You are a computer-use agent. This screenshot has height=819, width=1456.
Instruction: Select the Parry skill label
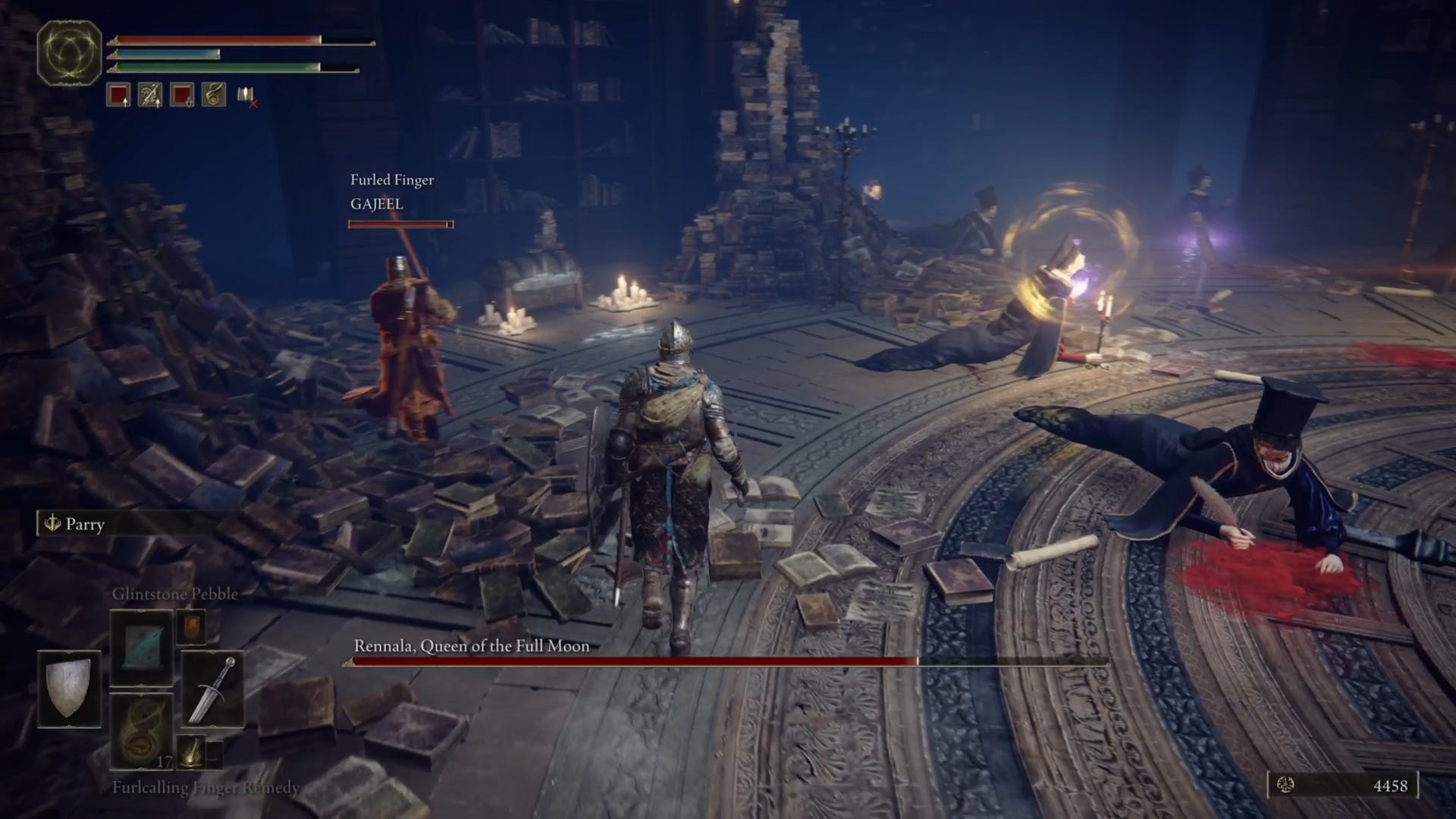[x=83, y=524]
